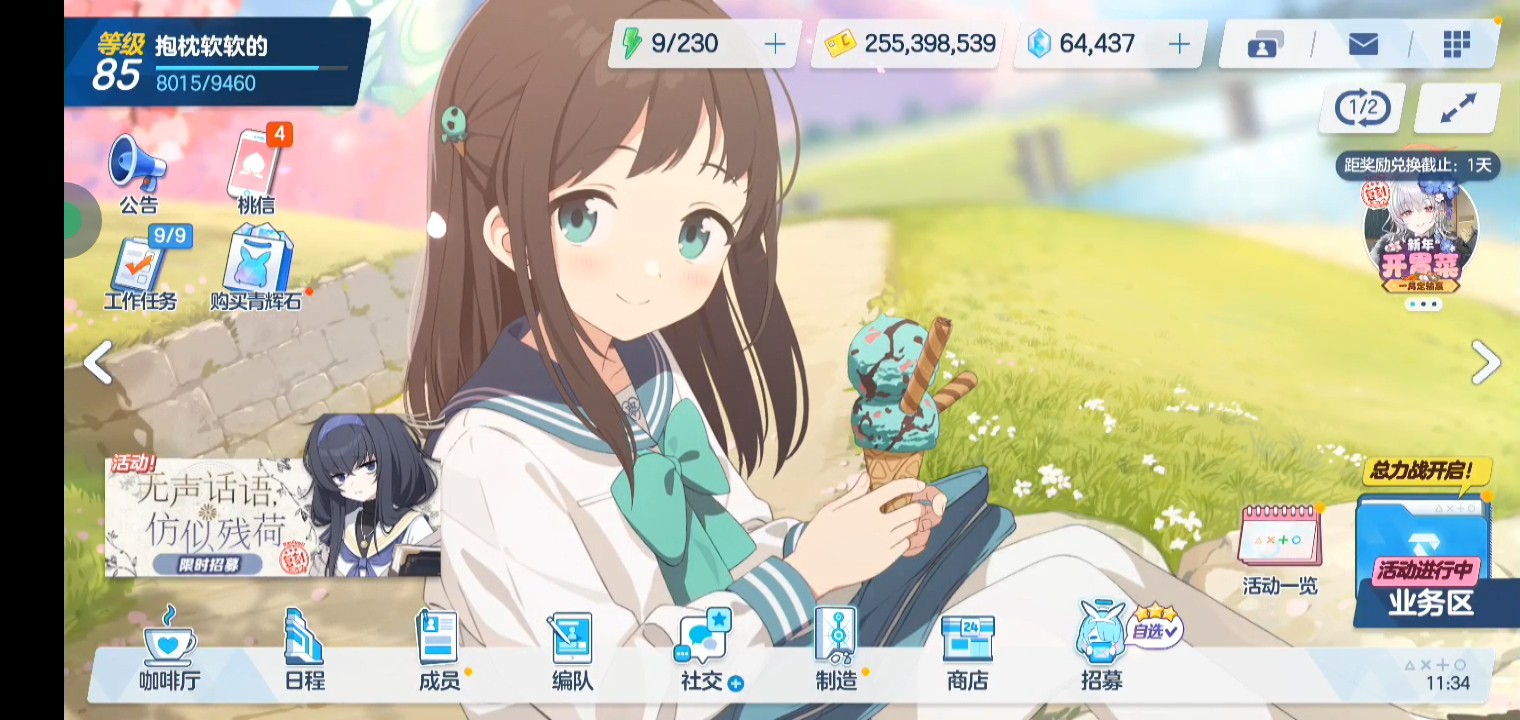The height and width of the screenshot is (720, 1520).
Task: Open the grid menu icon
Action: (x=1457, y=44)
